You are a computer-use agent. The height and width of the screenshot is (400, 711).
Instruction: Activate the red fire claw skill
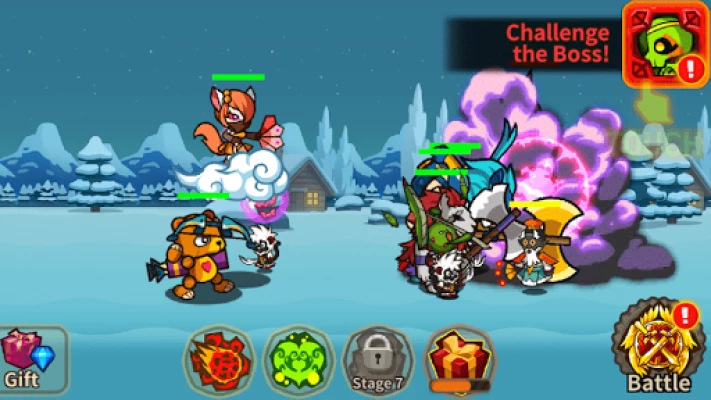(220, 359)
